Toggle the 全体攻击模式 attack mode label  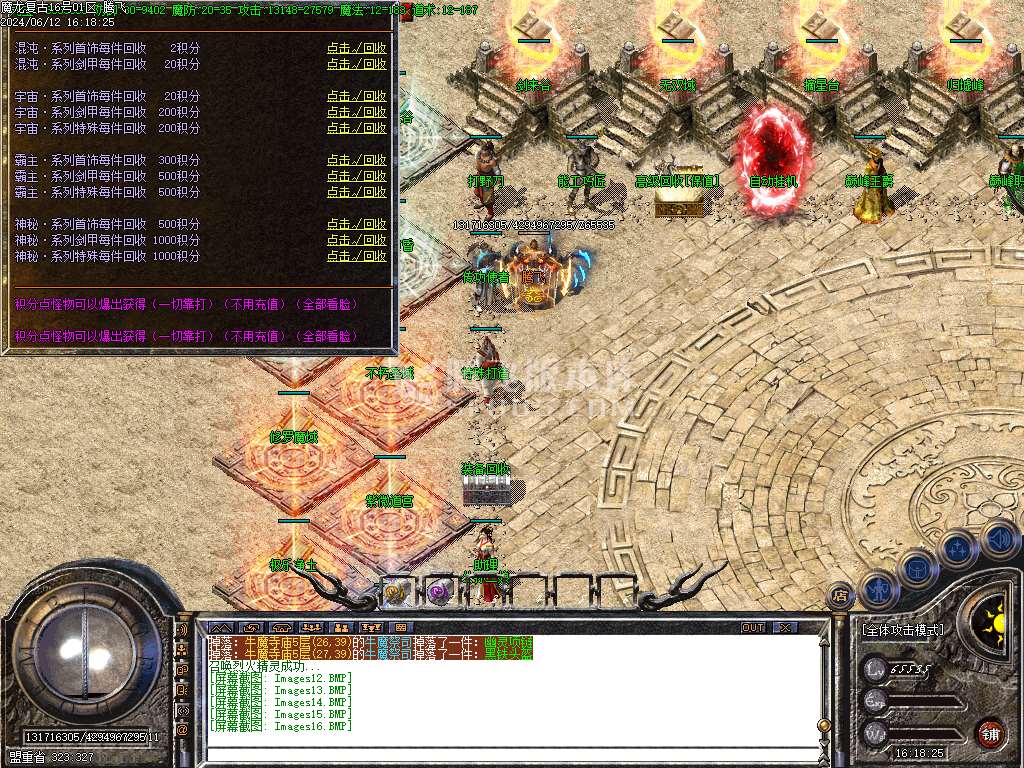click(x=902, y=630)
